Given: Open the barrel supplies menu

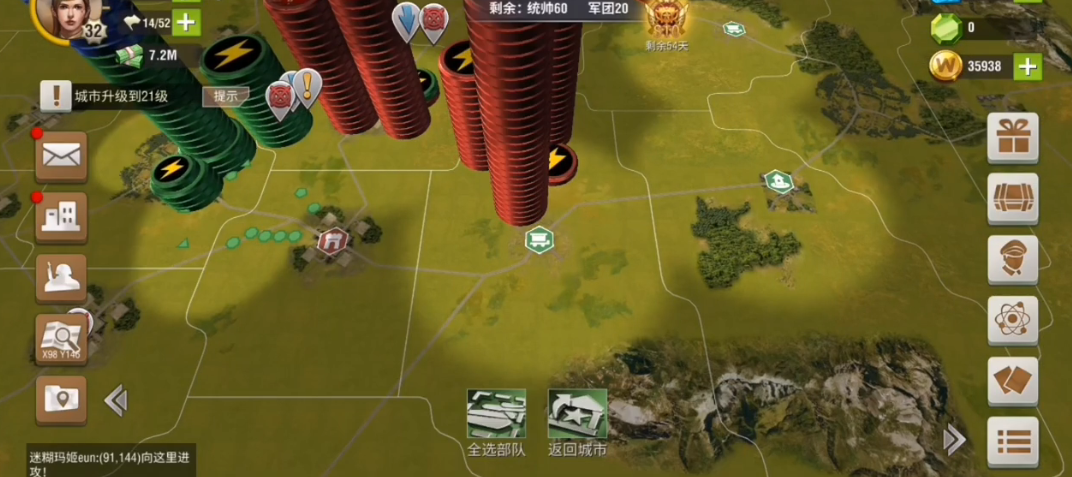Looking at the screenshot, I should click(x=1012, y=198).
